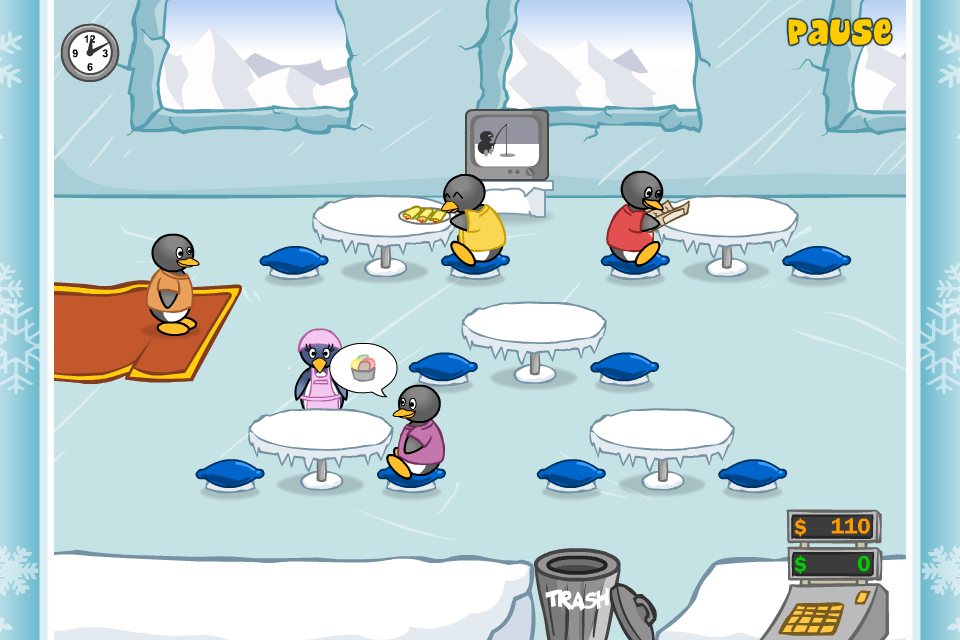Image resolution: width=960 pixels, height=640 pixels.
Task: Pause the game
Action: [x=839, y=32]
